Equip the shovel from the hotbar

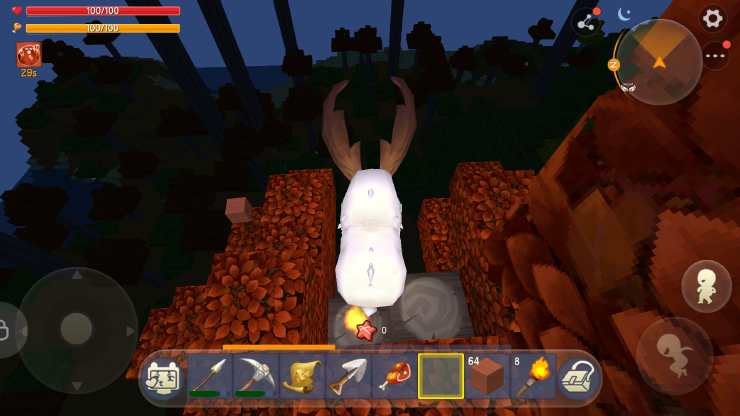click(x=347, y=377)
